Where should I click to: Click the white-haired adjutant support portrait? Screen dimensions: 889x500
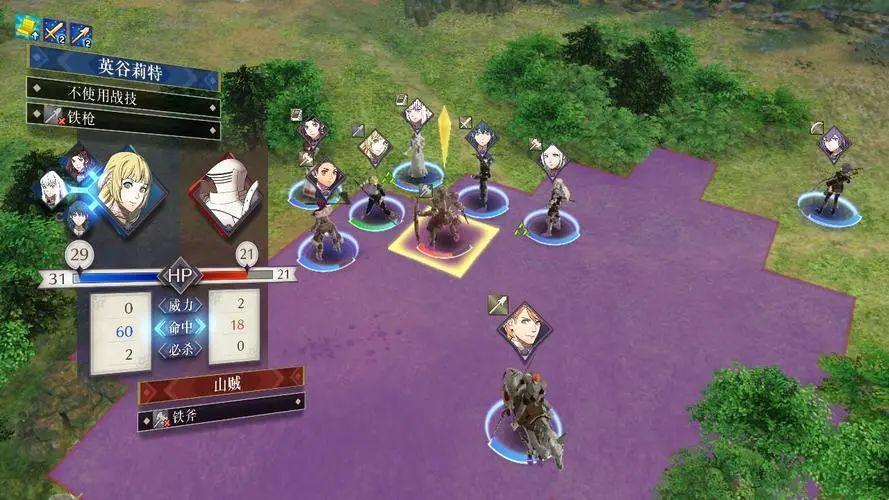51,183
